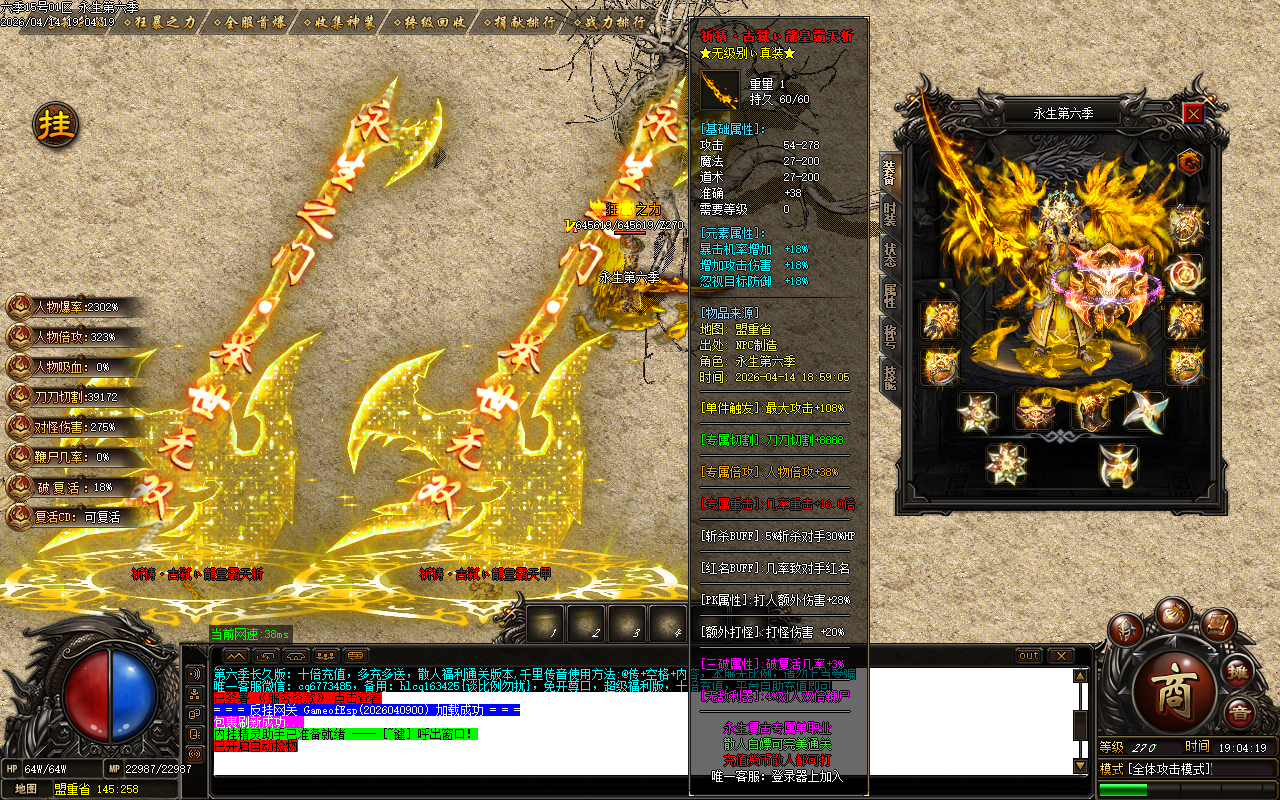
Task: Click the chat window 'out' button
Action: (x=1029, y=656)
